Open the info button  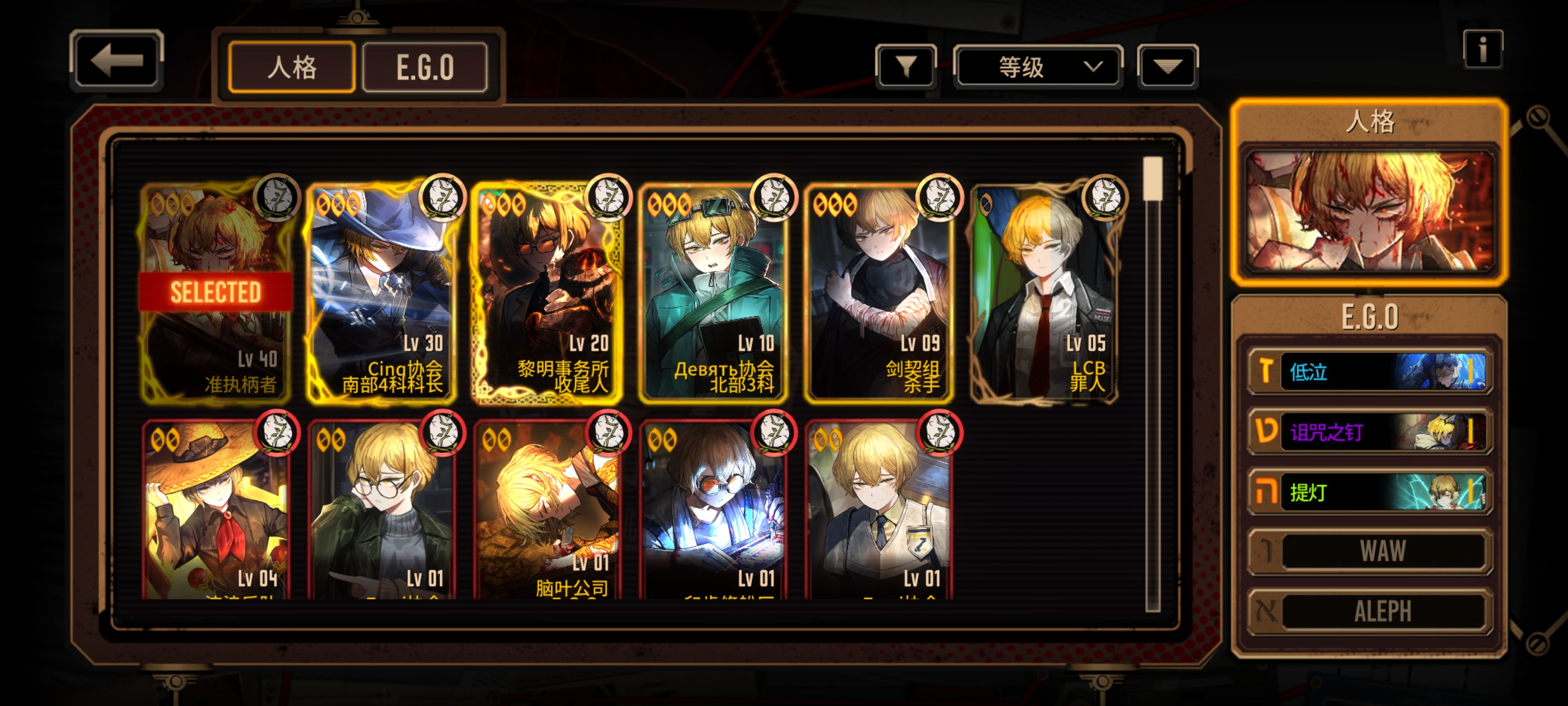(1482, 49)
